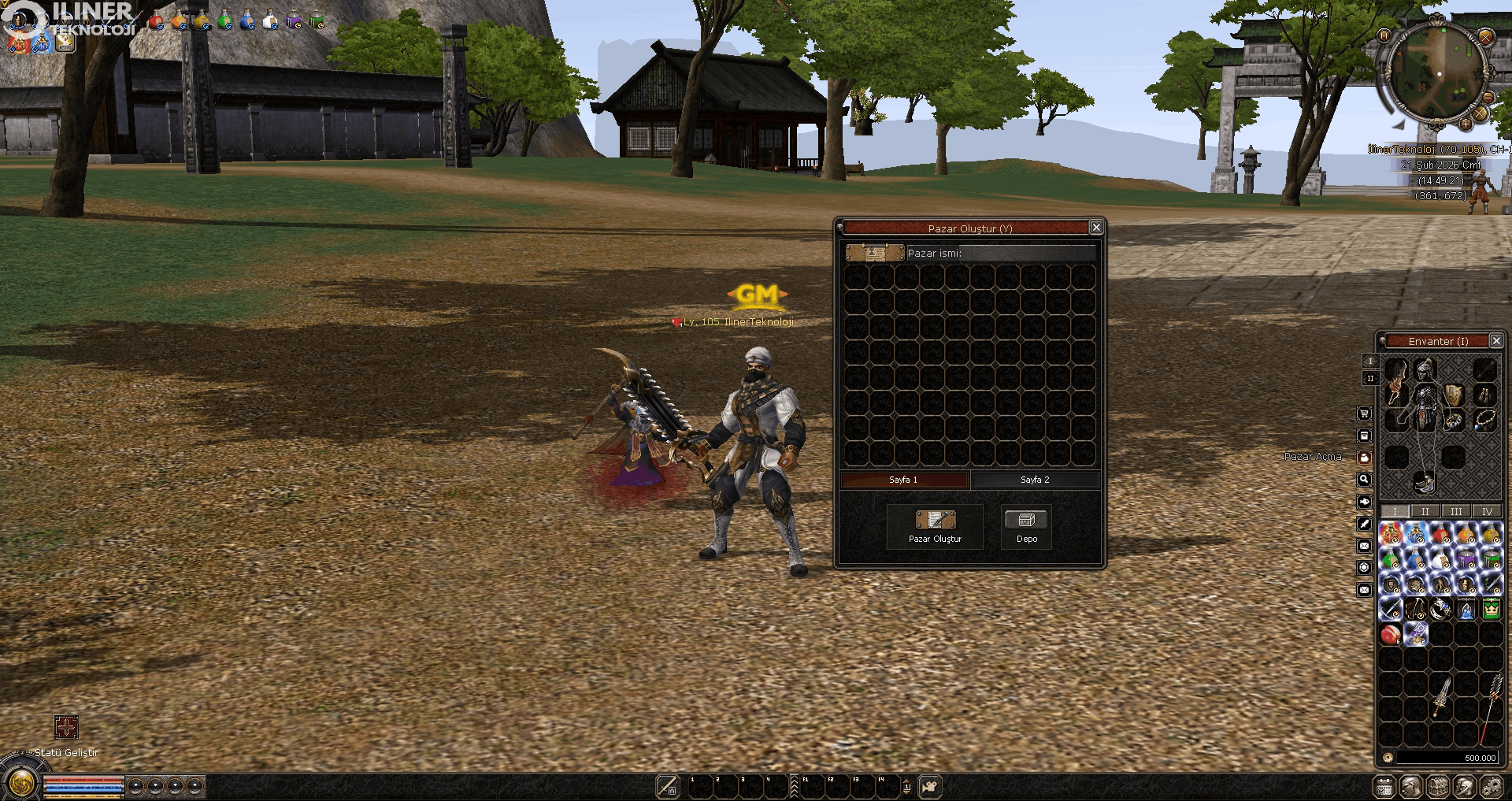Select the red-white ball item with count 6

click(1390, 634)
